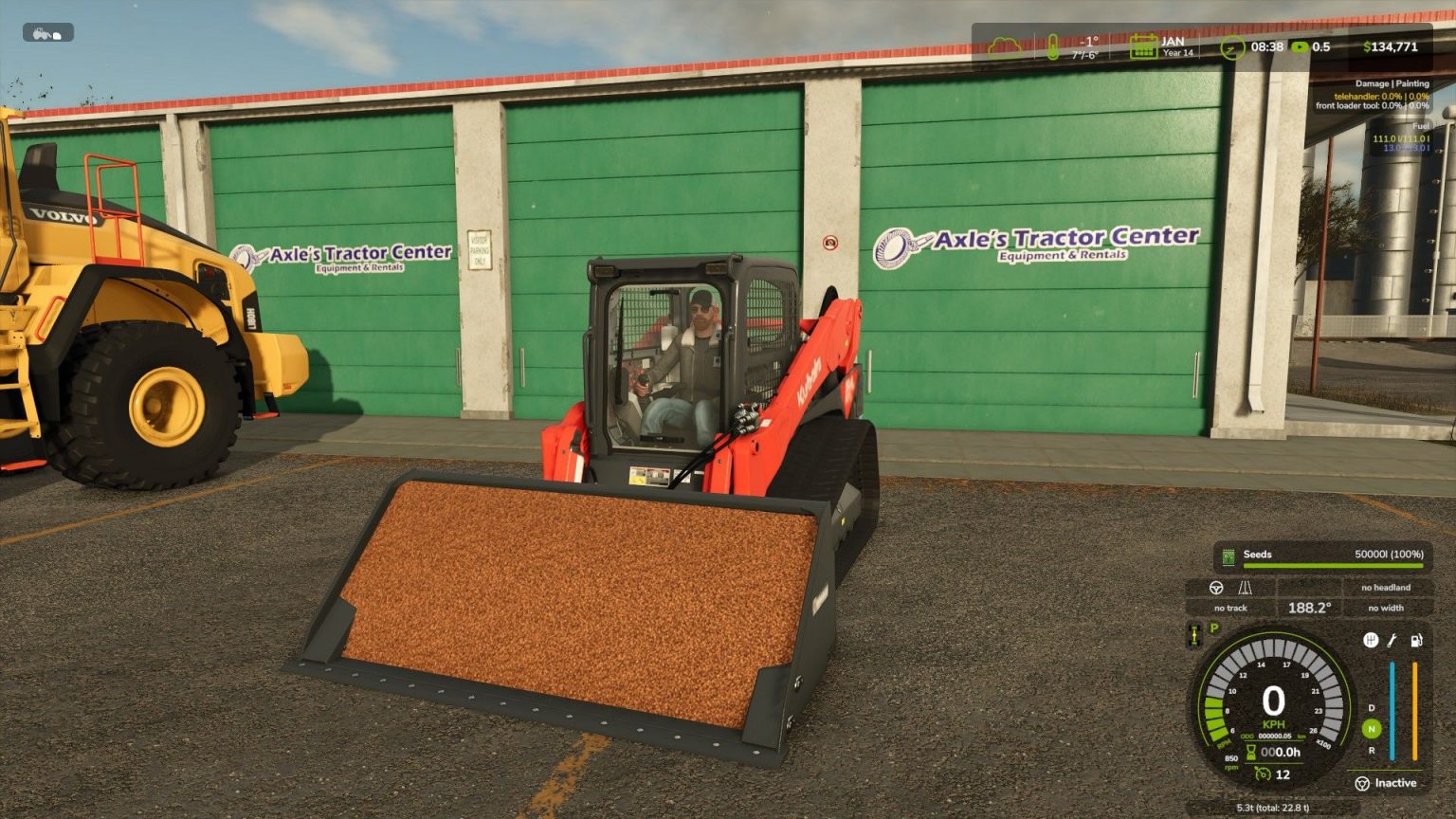Click the no width button
Viewport: 1456px width, 819px height.
1386,608
